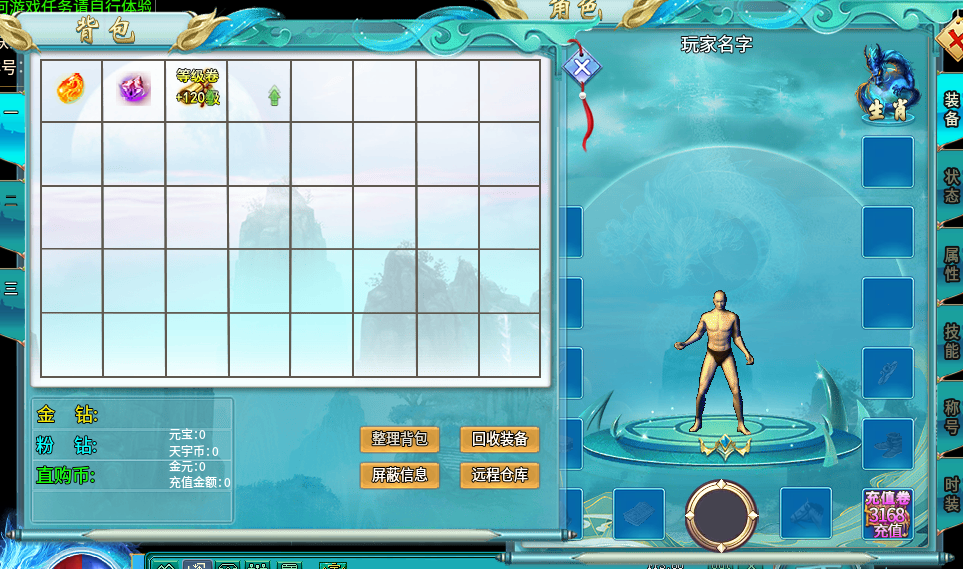Select the 称号 title tab
Viewport: 963px width, 569px height.
tap(951, 417)
